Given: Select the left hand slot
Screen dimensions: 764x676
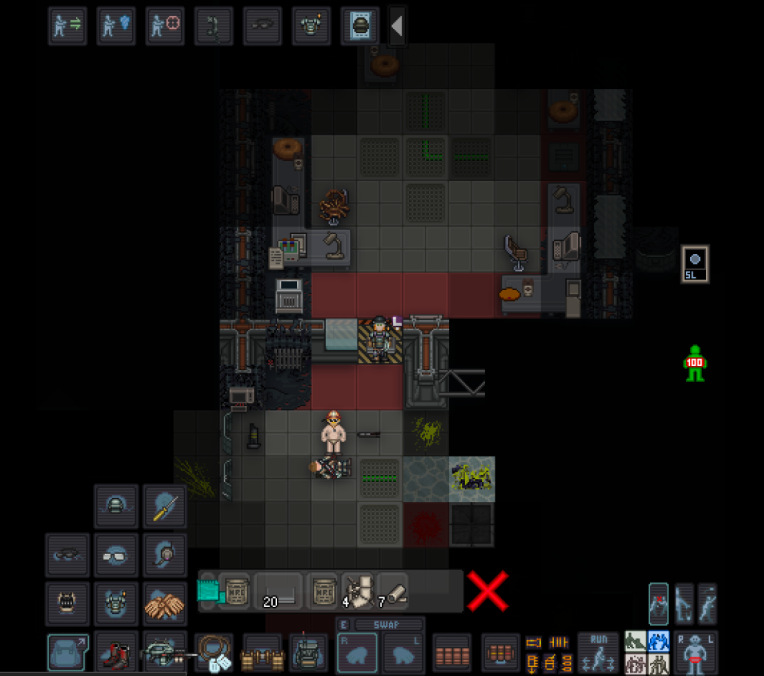Looking at the screenshot, I should click(404, 653).
